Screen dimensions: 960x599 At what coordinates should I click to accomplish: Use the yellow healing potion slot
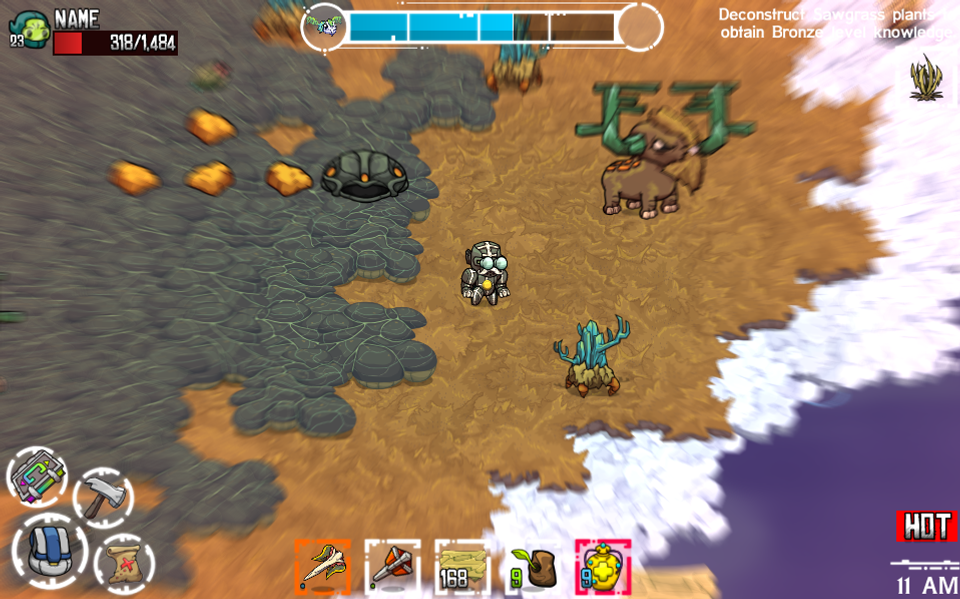click(x=602, y=568)
